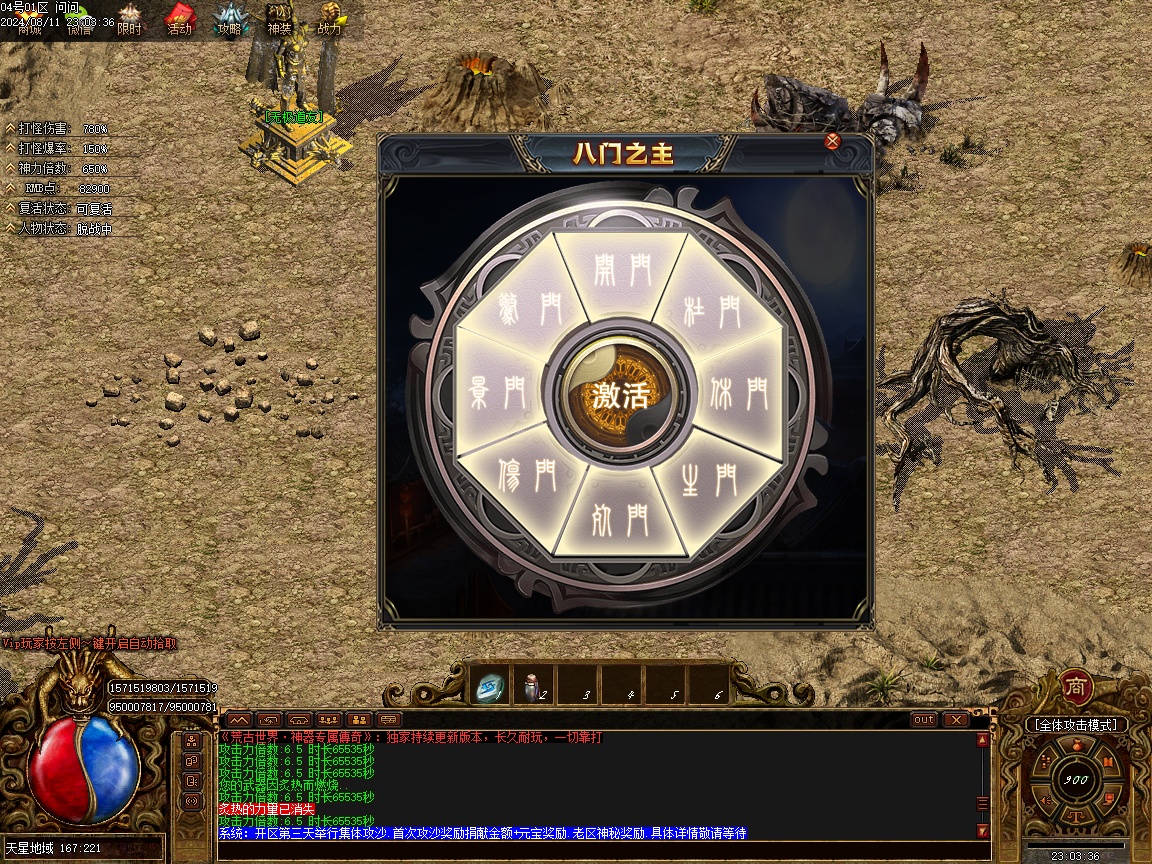Viewport: 1152px width, 864px height.
Task: Show the 攻略 strategy guide
Action: pyautogui.click(x=230, y=20)
